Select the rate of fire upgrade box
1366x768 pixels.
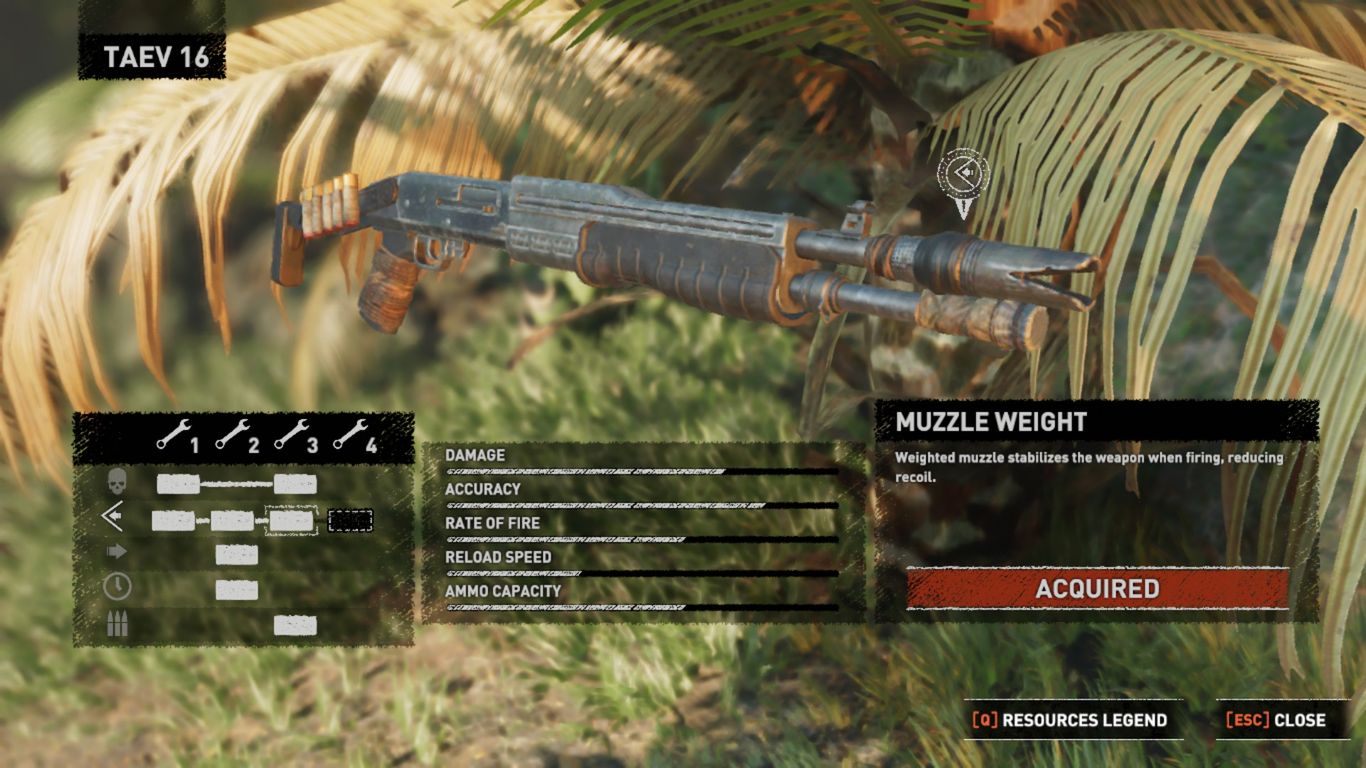(x=237, y=555)
